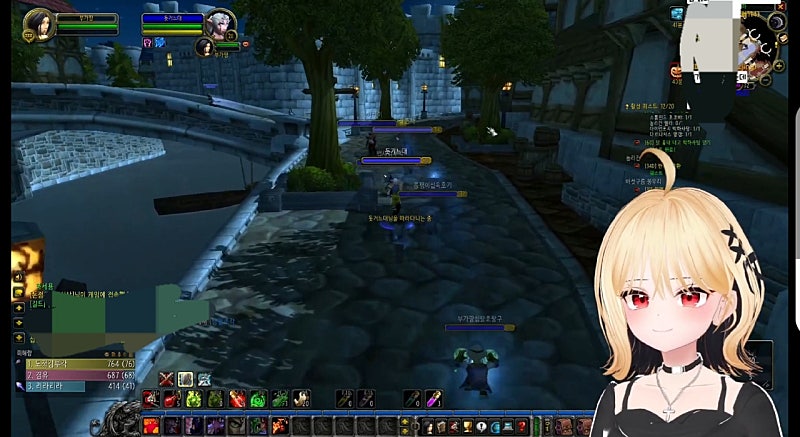
Task: Open the red question mark help button
Action: pyautogui.click(x=521, y=427)
